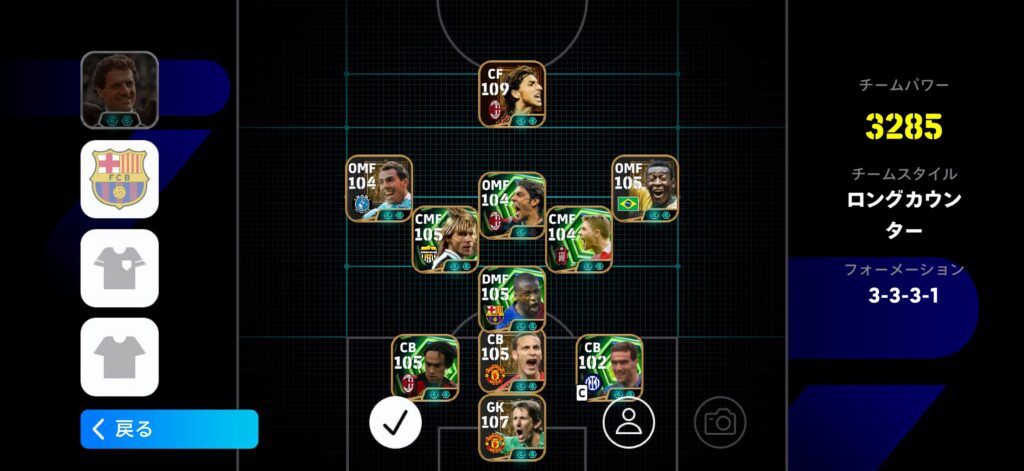Open the manager portrait tile
Image resolution: width=1024 pixels, height=471 pixels.
tap(119, 90)
